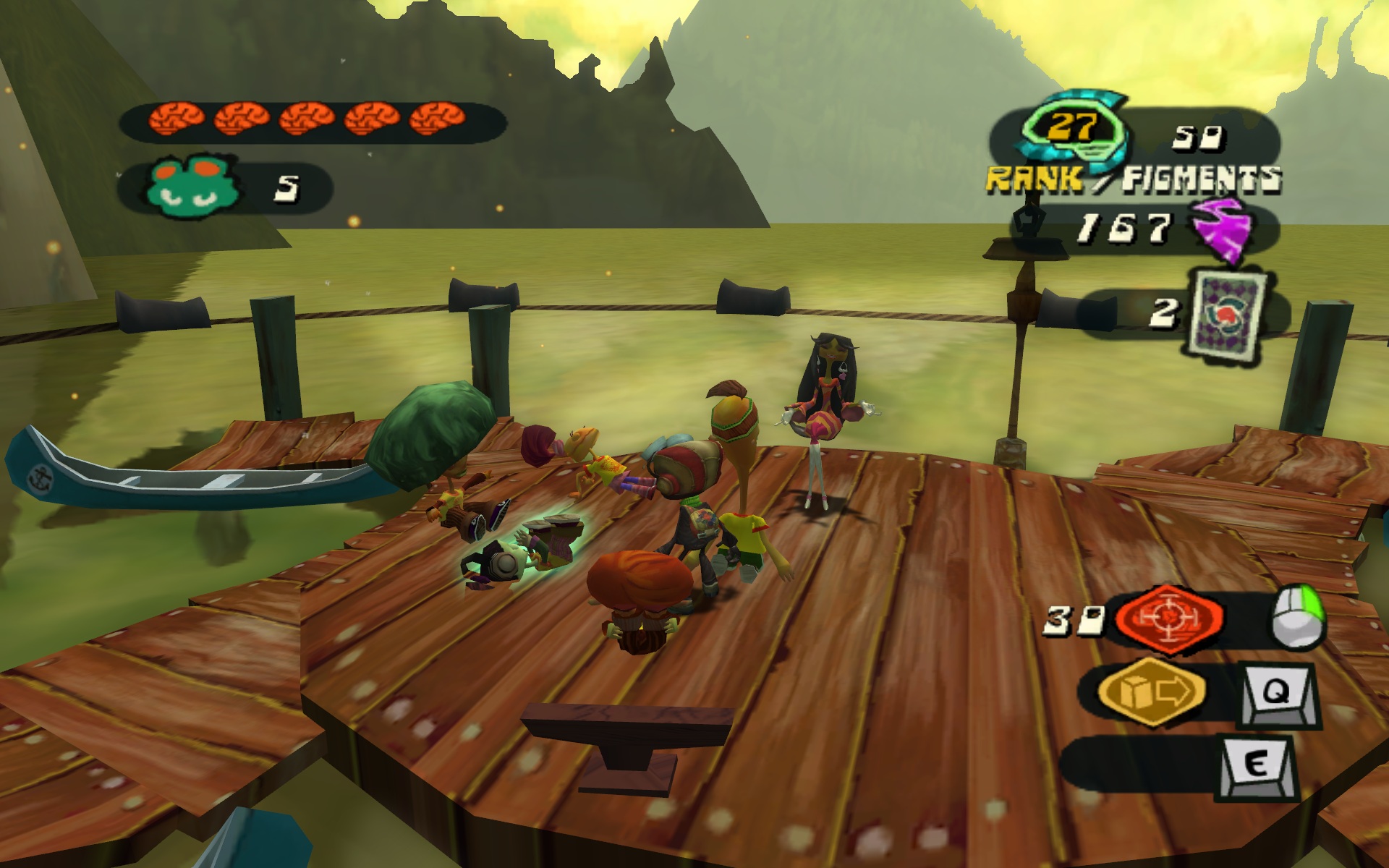Screen dimensions: 1389x868
Task: Click the green rank badge
Action: tap(1074, 129)
